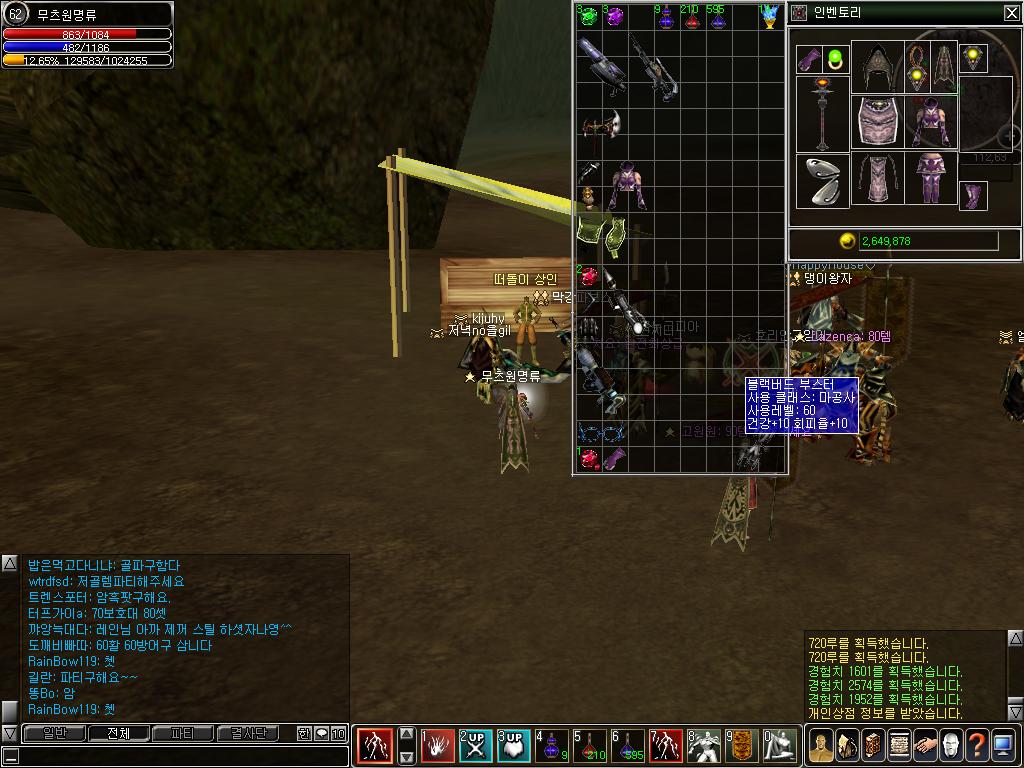Select the equipped hooded helmet slot
1024x768 pixels.
click(877, 67)
